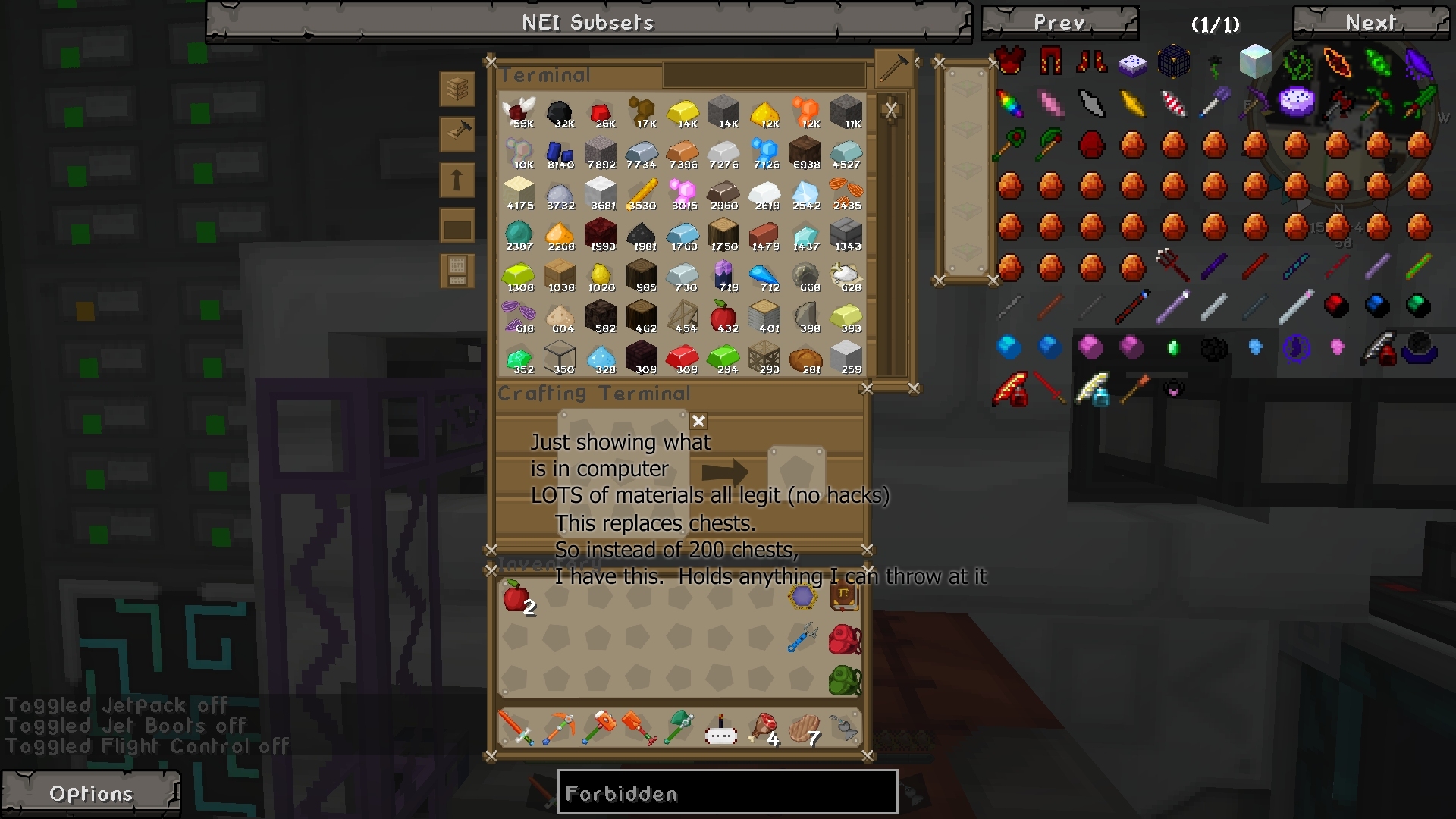
Task: Choose the white glass block in NEI panel
Action: (x=1255, y=61)
